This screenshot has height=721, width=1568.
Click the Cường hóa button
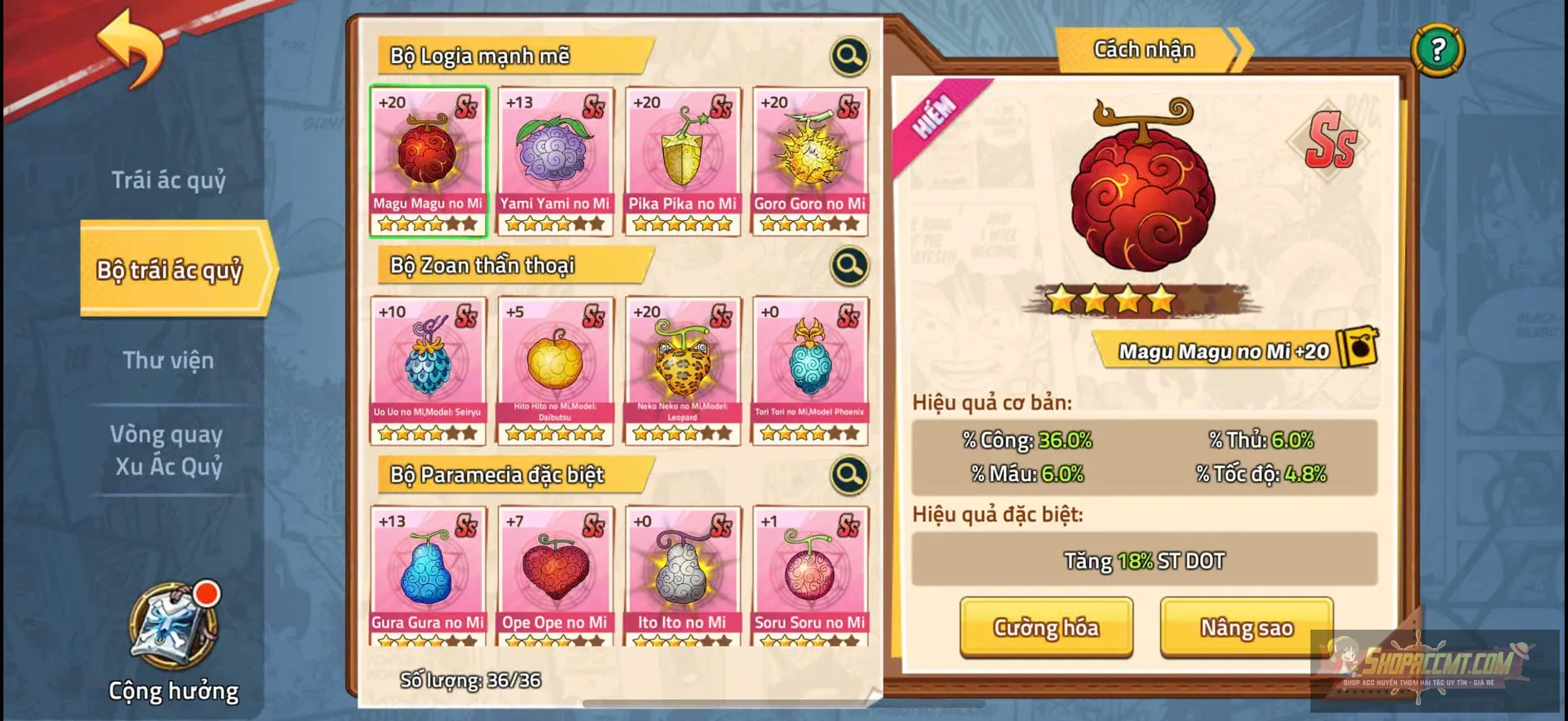click(1046, 627)
